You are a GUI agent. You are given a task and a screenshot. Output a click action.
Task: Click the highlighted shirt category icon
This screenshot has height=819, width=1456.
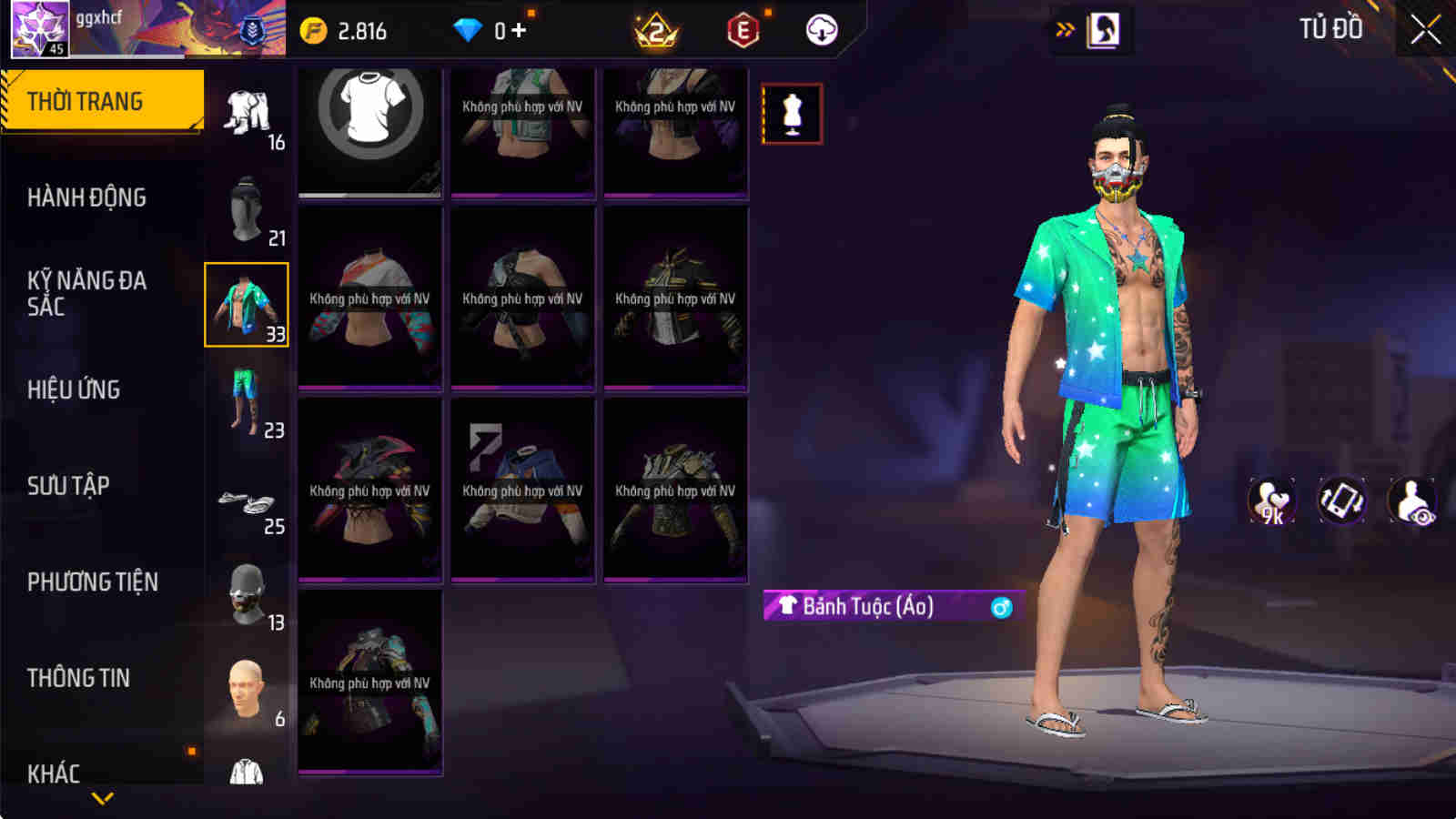pos(247,307)
